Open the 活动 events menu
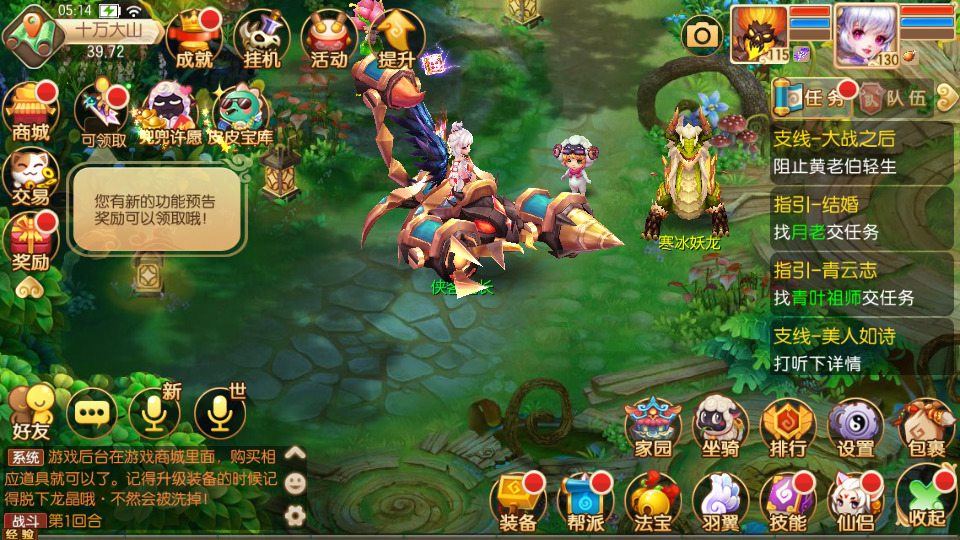 click(329, 38)
